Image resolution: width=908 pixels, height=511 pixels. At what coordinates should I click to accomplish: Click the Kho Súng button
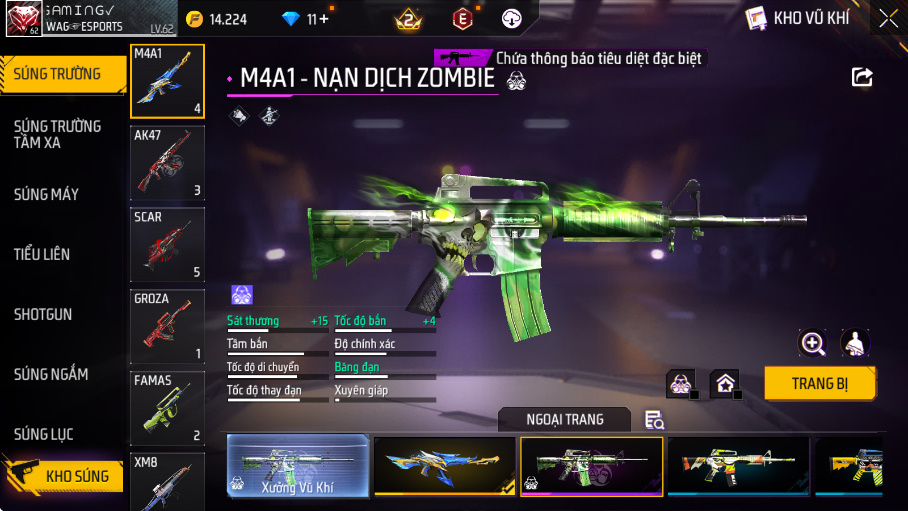point(64,475)
